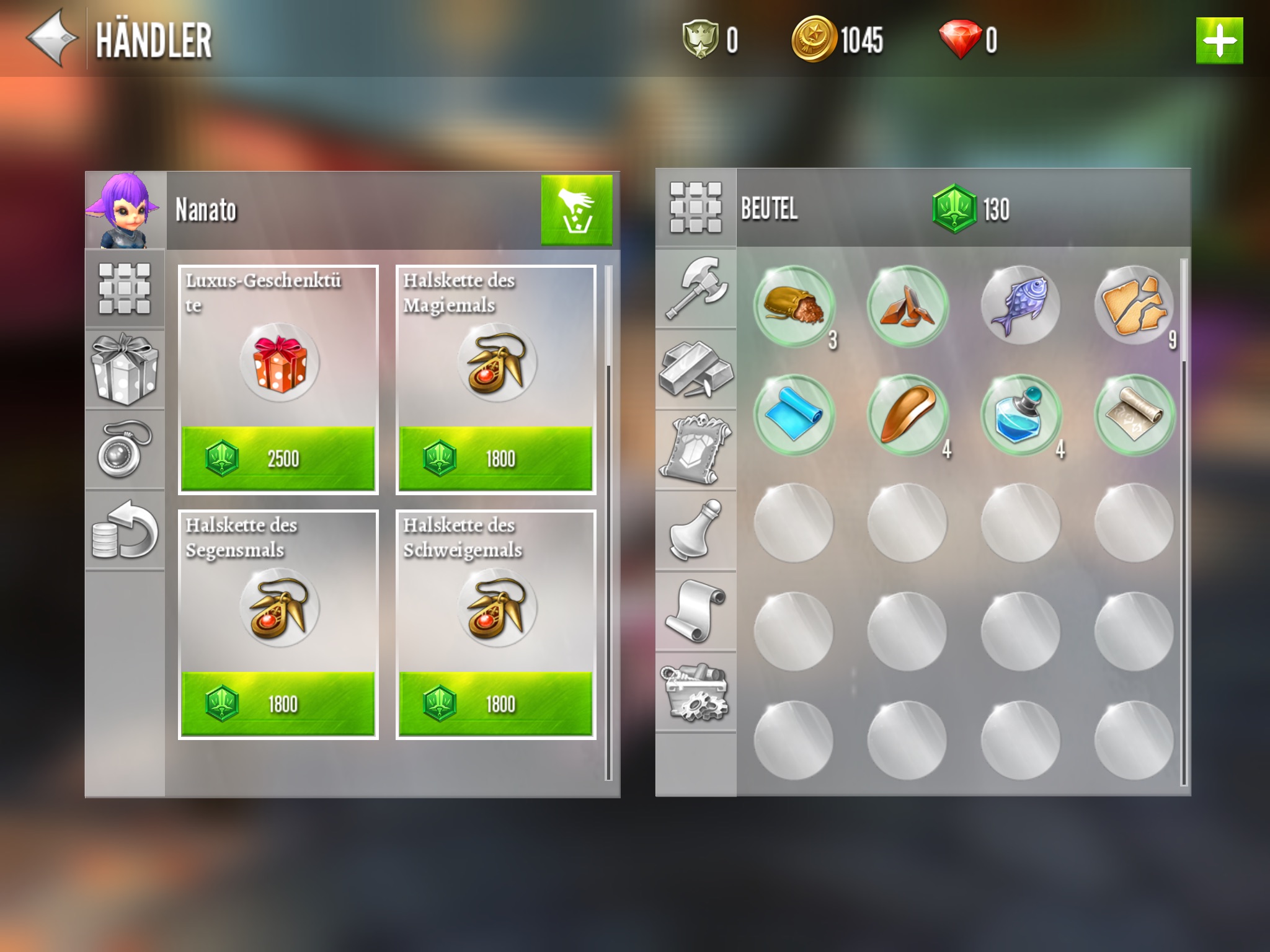The width and height of the screenshot is (1270, 952).
Task: Select the purple fish in the bag
Action: coord(1020,305)
